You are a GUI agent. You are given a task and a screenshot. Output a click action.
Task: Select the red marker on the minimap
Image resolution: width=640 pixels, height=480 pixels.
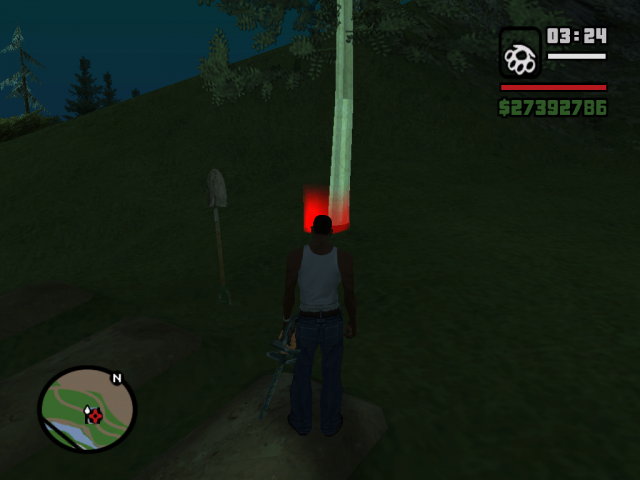coord(95,414)
